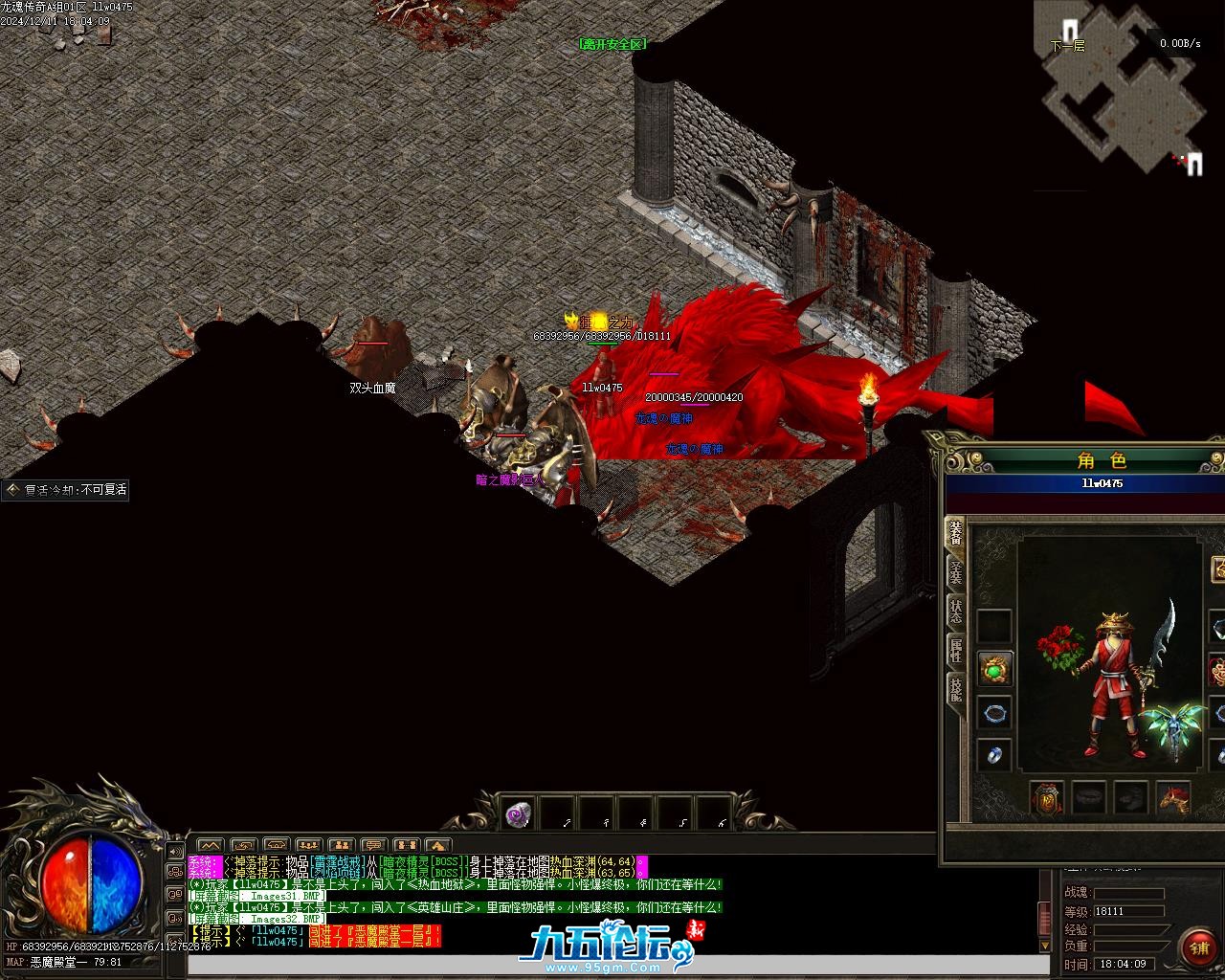Use the purple stone in the hotbar
Viewport: 1225px width, 980px height.
(519, 814)
